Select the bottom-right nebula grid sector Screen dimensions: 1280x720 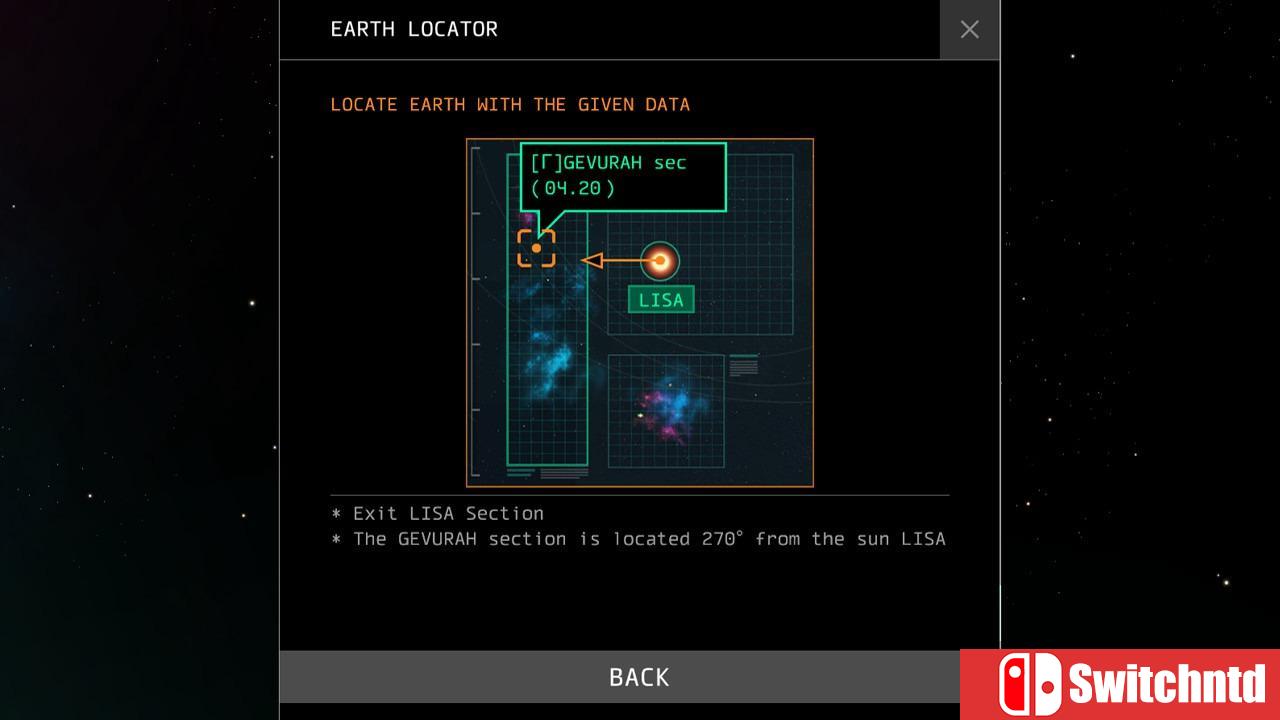[665, 410]
